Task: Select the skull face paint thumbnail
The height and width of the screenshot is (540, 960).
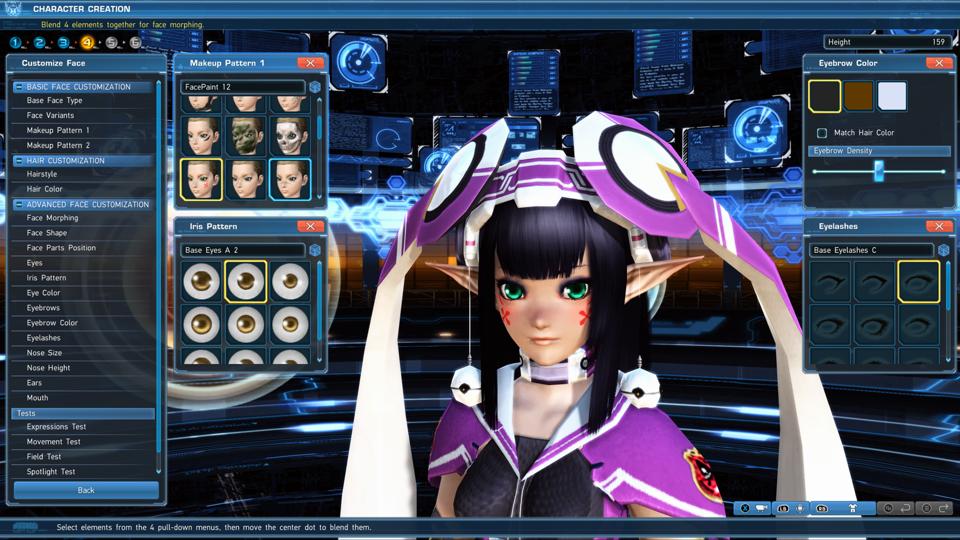Action: click(x=290, y=134)
